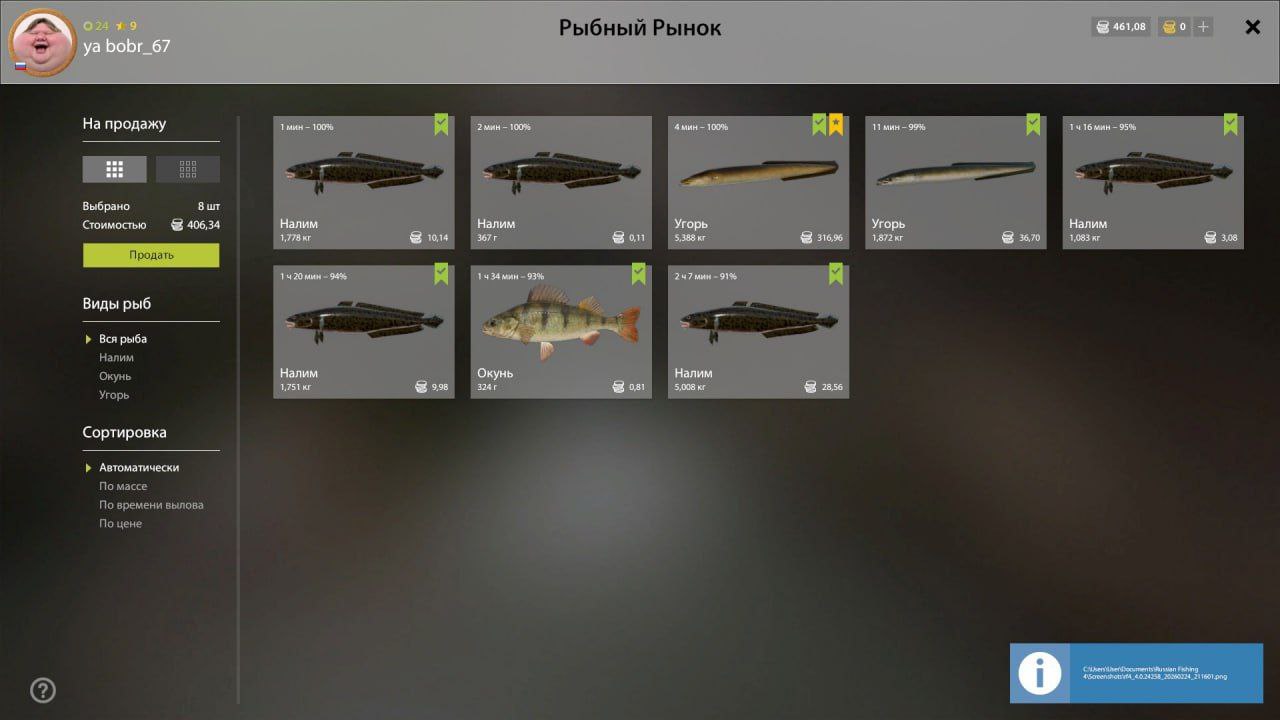The image size is (1280, 720).
Task: Sort fish По цене
Action: point(120,524)
